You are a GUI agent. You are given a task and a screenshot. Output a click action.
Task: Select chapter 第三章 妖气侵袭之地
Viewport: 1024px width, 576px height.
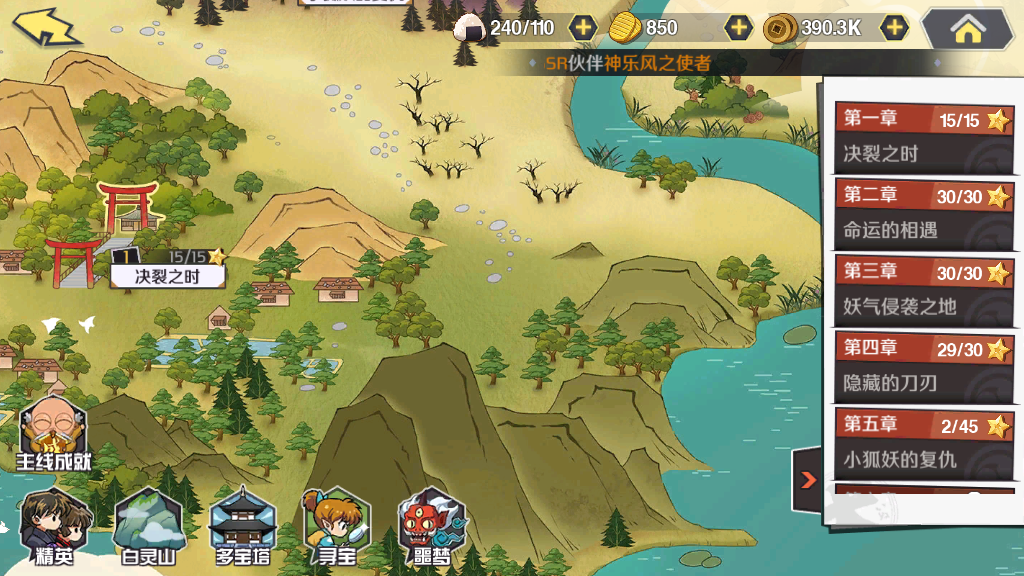[x=922, y=289]
